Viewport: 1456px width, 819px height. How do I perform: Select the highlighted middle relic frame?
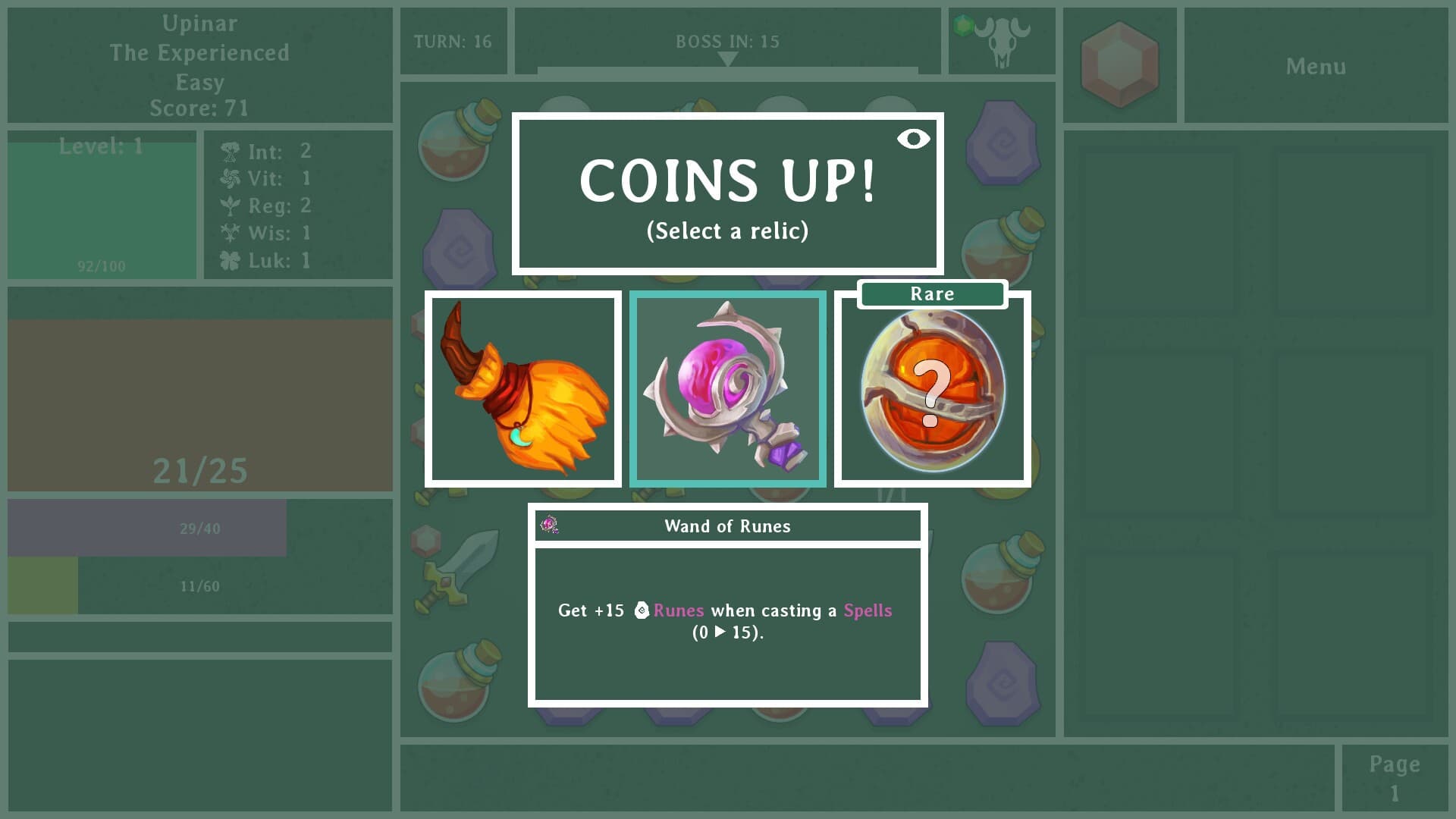(726, 388)
